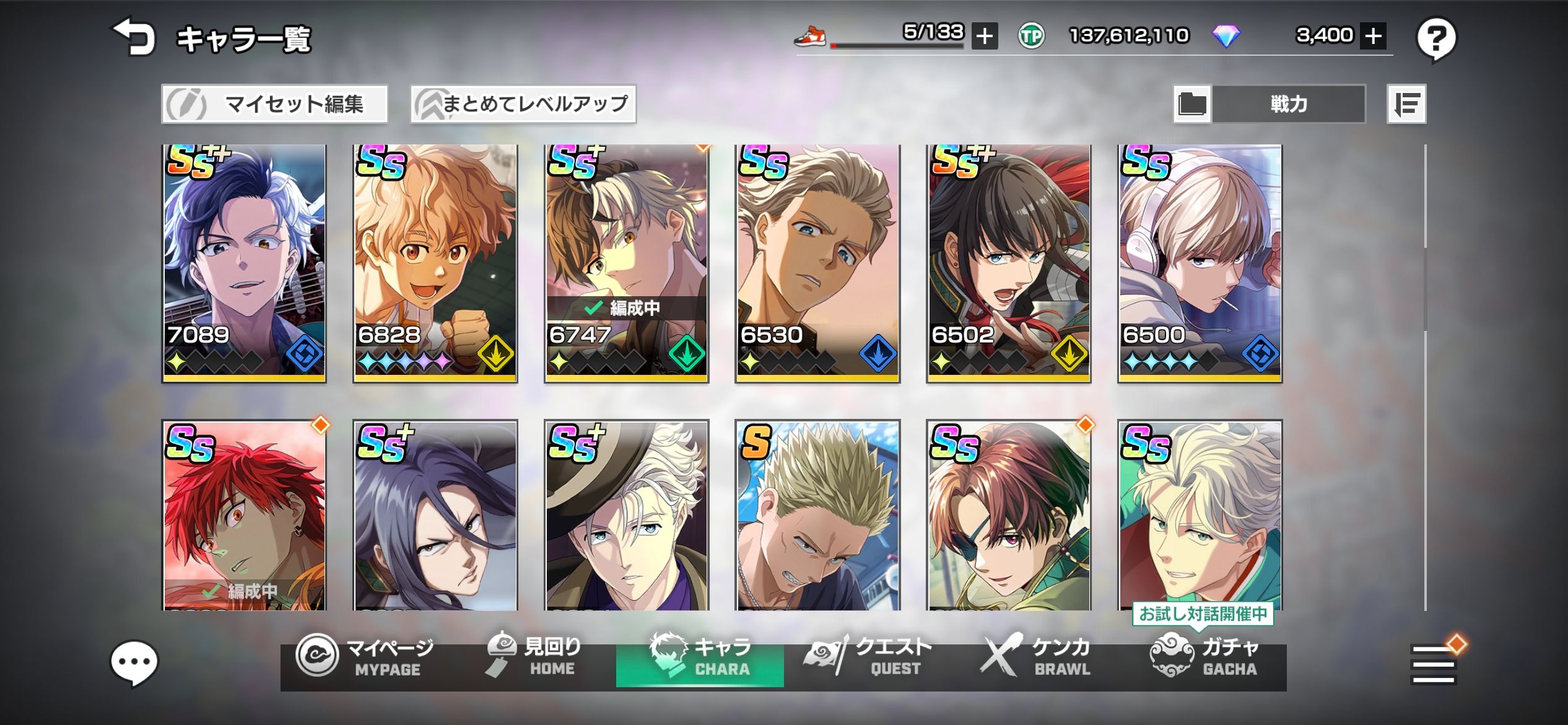Switch to マイページ MYPAGE tab

click(x=365, y=657)
